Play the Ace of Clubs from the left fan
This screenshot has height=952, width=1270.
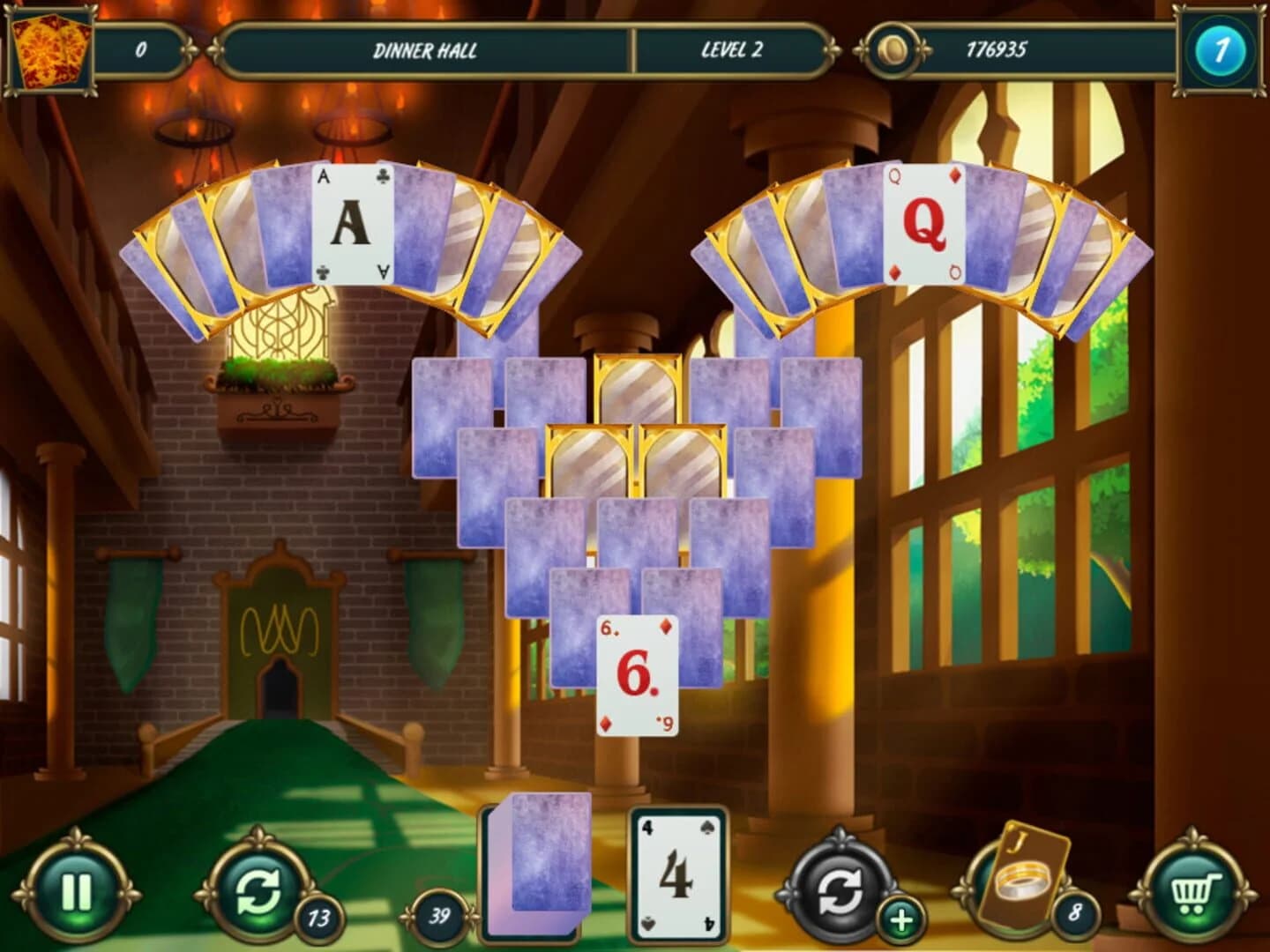[351, 220]
